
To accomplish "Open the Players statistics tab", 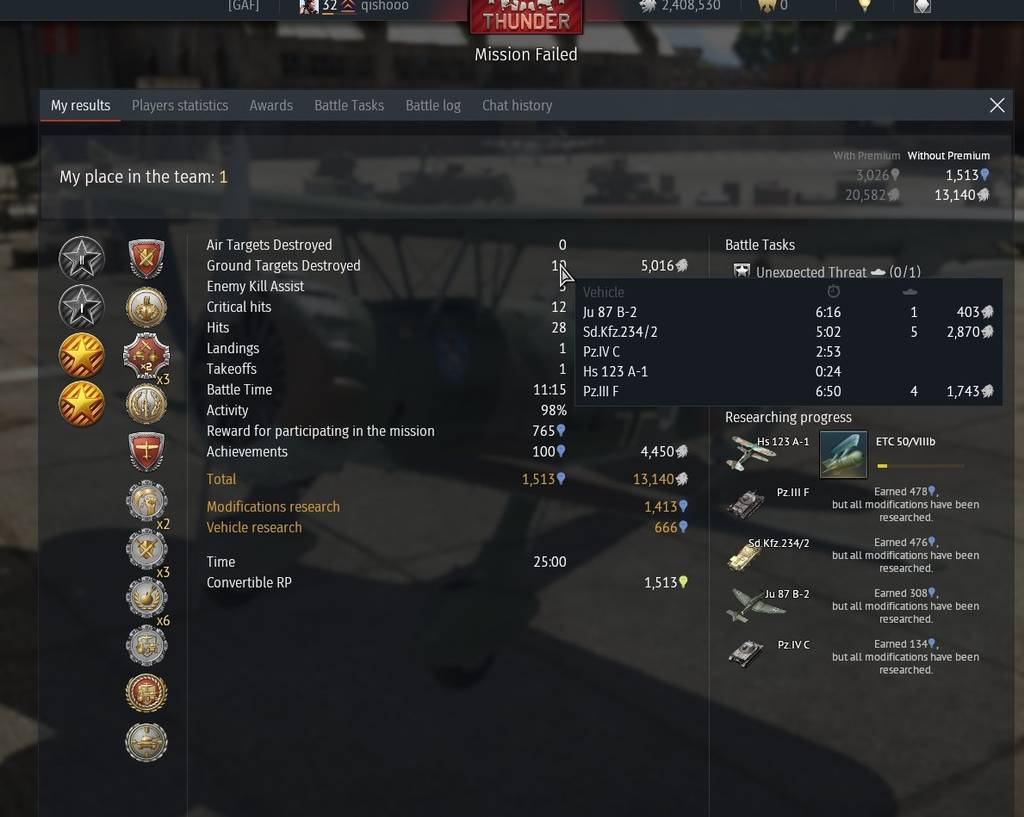I will point(180,105).
